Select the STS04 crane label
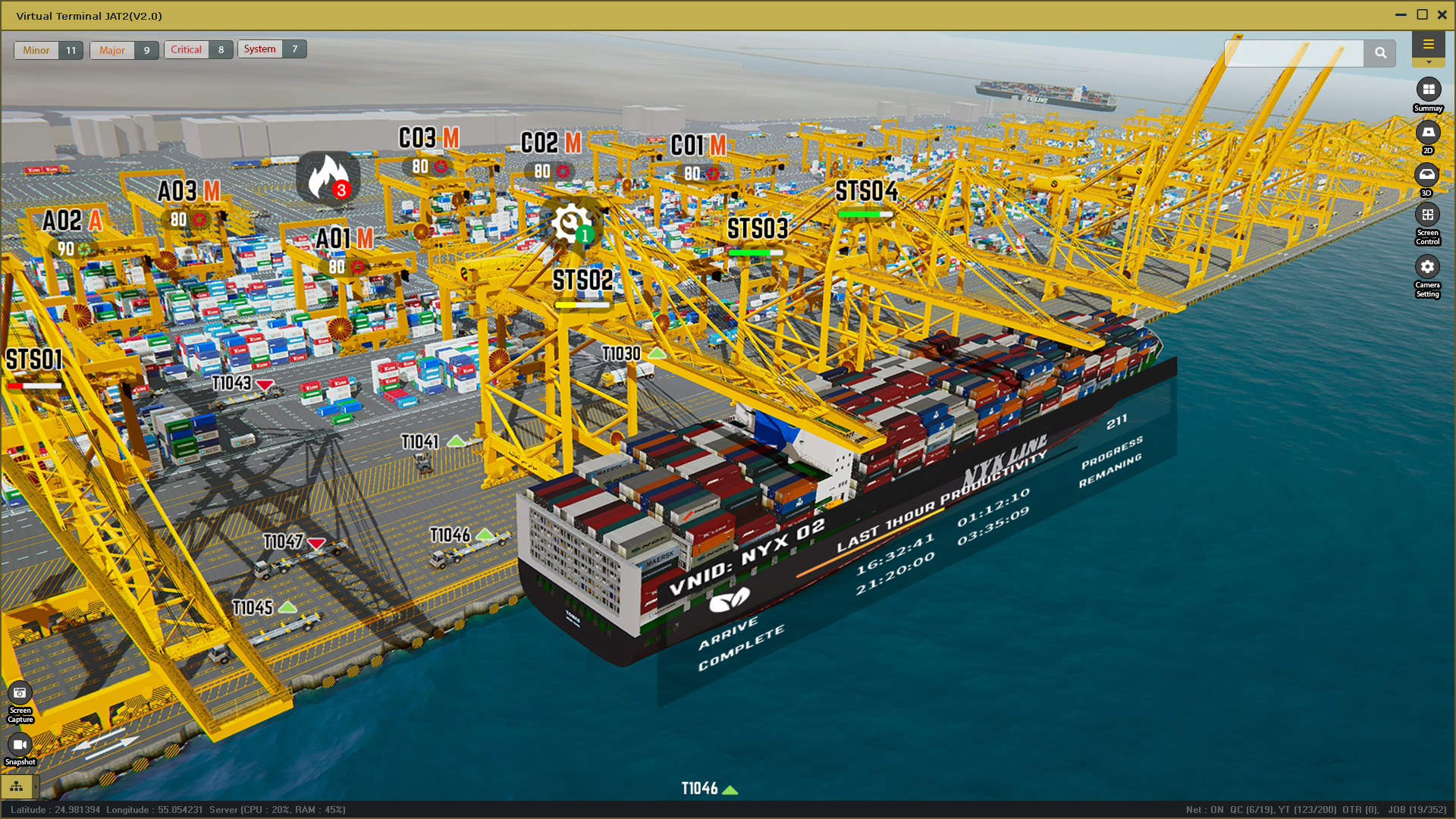 pos(866,191)
